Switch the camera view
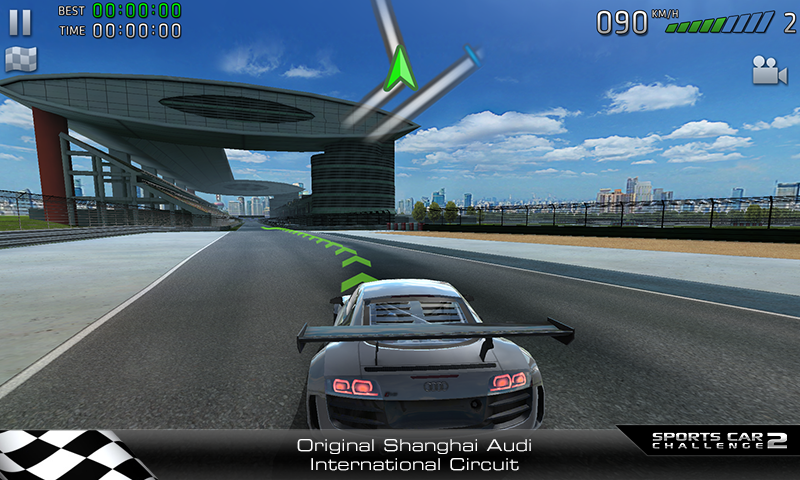The width and height of the screenshot is (800, 480). coord(769,70)
